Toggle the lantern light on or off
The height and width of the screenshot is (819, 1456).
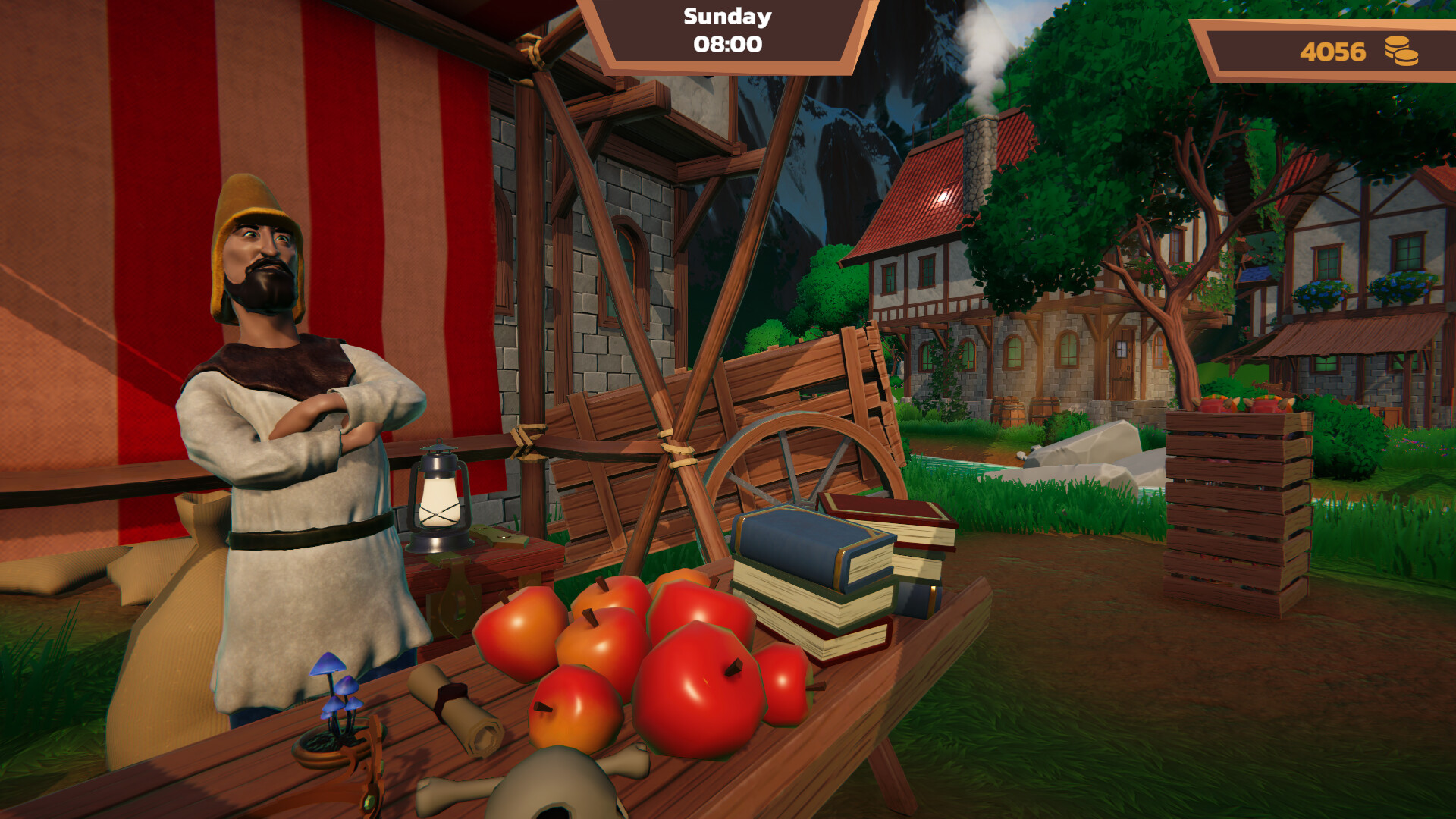(x=438, y=500)
